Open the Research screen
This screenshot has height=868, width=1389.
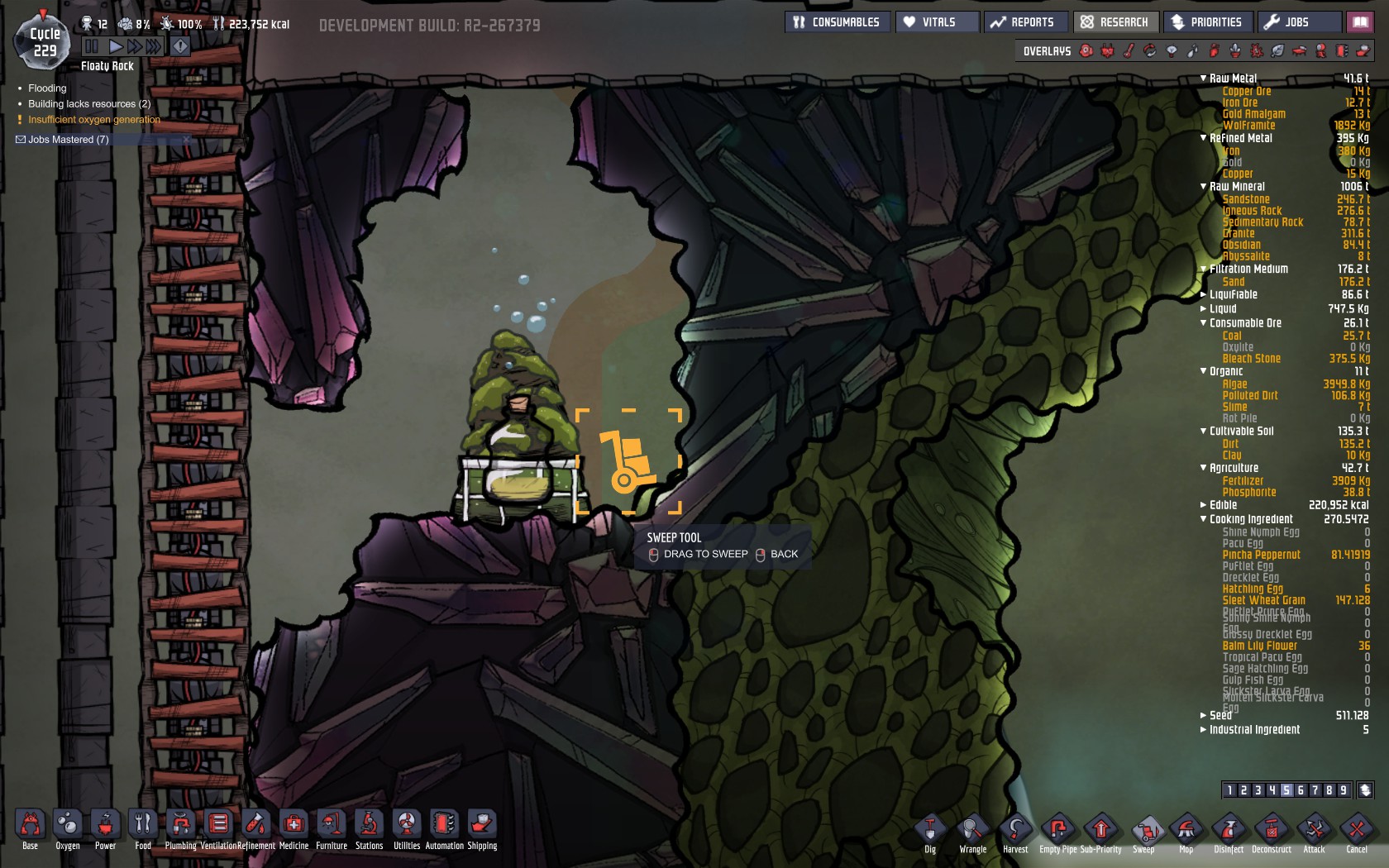1115,22
